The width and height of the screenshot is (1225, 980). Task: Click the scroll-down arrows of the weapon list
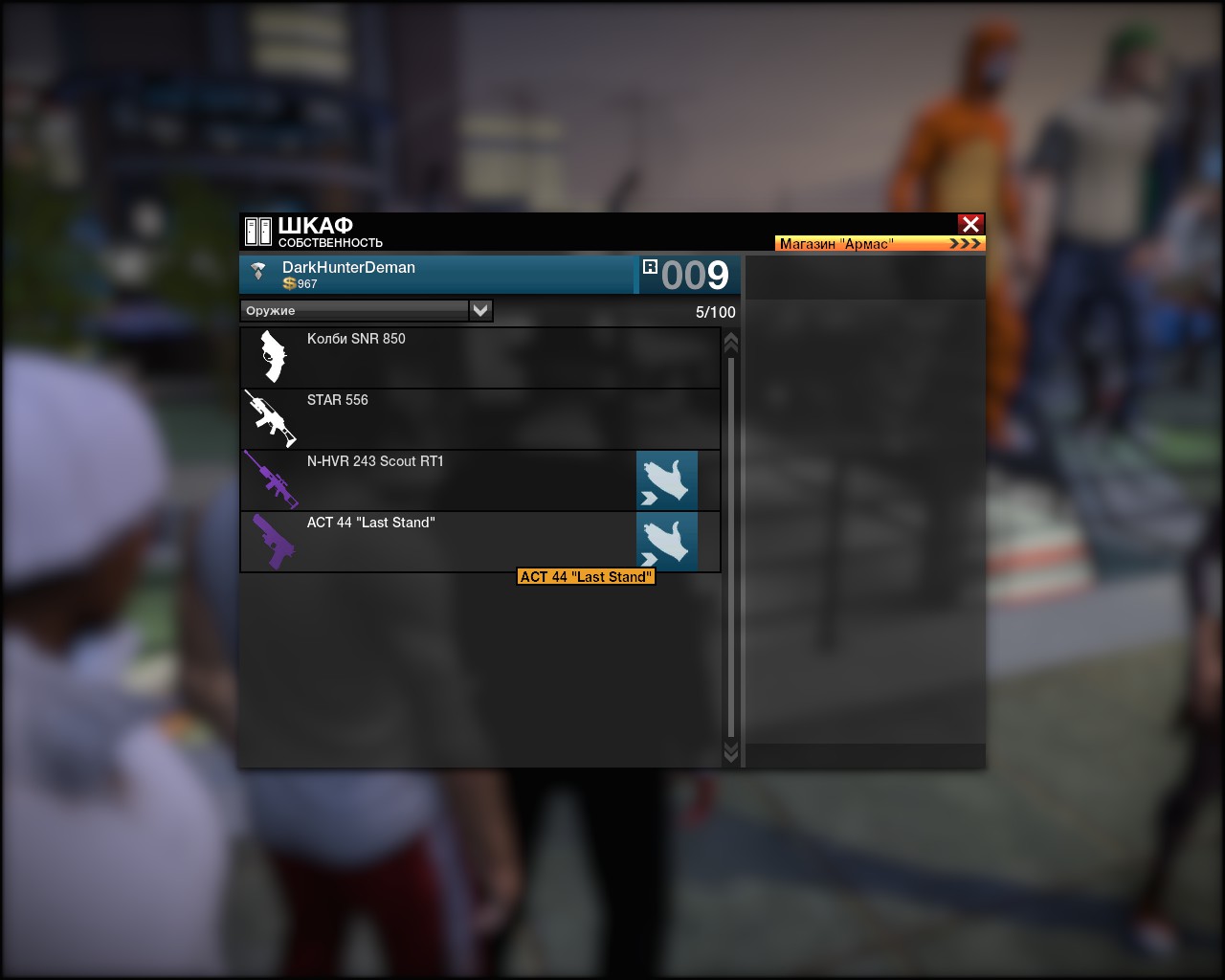tap(731, 752)
